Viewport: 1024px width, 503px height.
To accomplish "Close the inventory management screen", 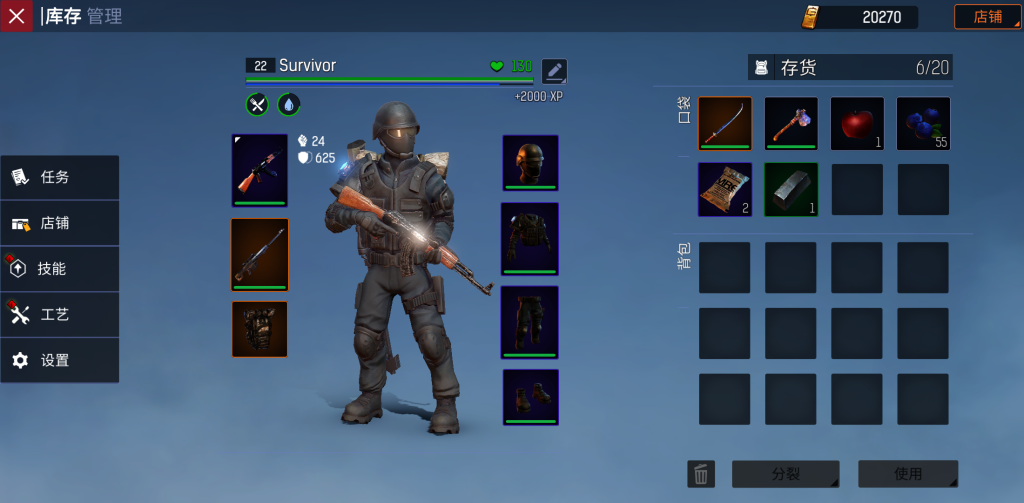I will (16, 16).
